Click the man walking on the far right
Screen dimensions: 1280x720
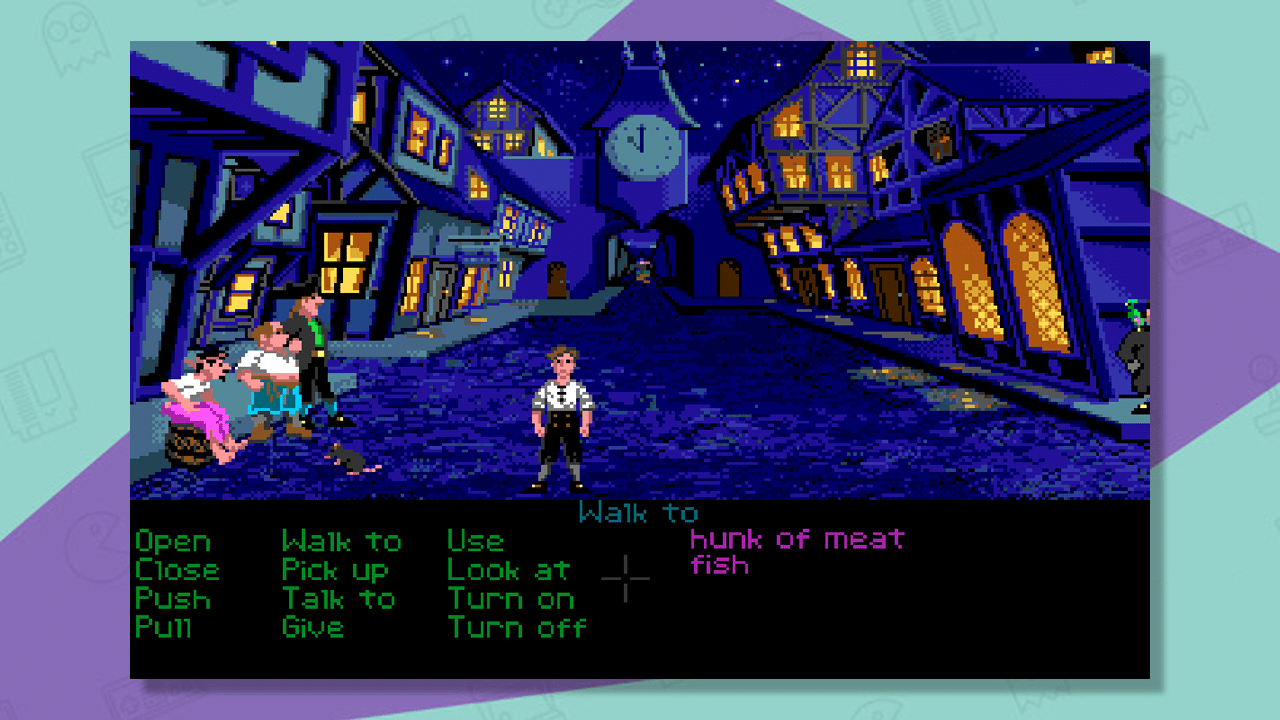click(x=1135, y=355)
